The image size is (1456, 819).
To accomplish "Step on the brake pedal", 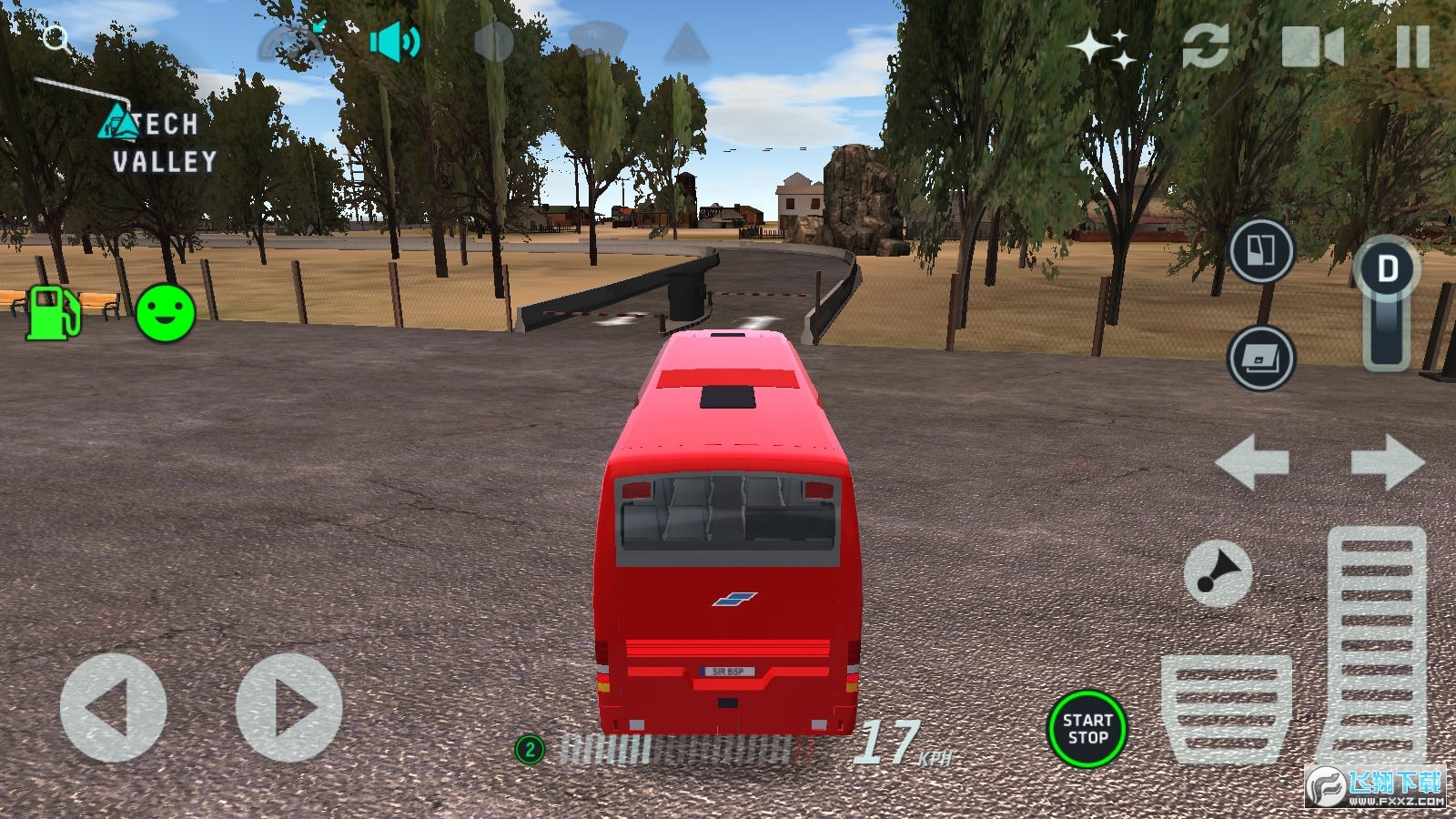I will click(1226, 708).
